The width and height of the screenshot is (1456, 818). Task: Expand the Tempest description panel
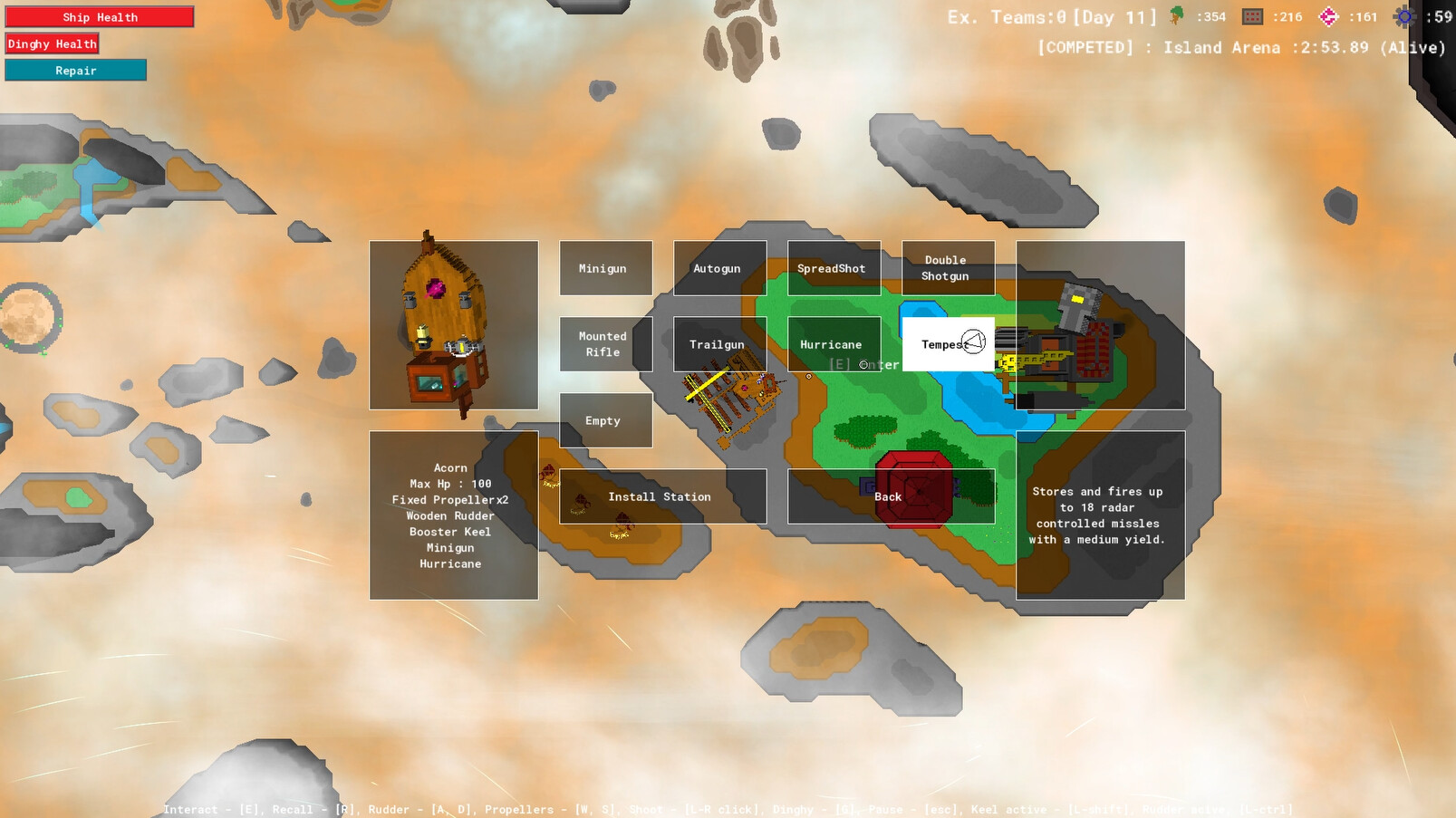[1098, 515]
